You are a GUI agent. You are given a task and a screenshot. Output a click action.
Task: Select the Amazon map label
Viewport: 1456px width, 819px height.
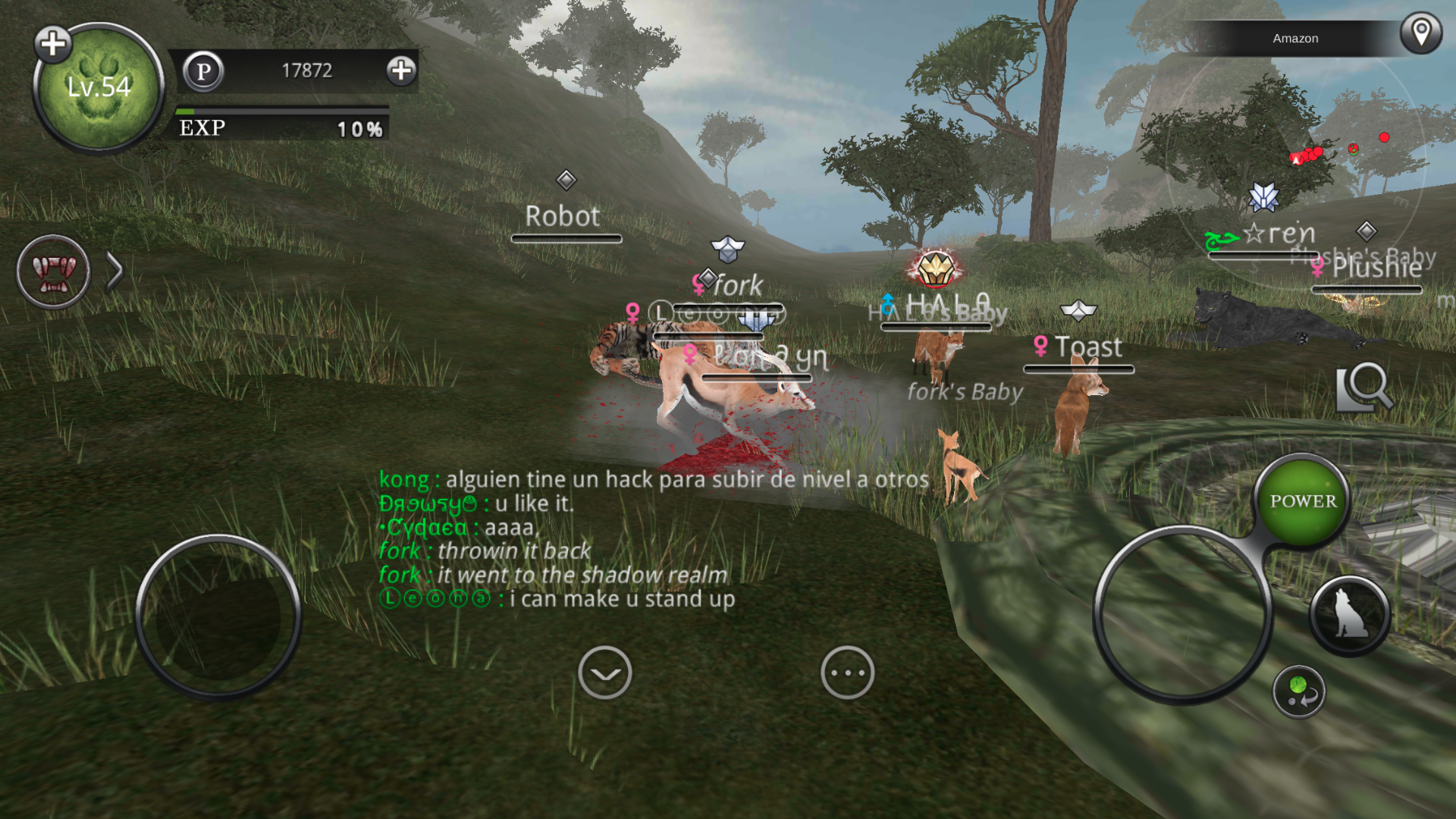(x=1295, y=38)
